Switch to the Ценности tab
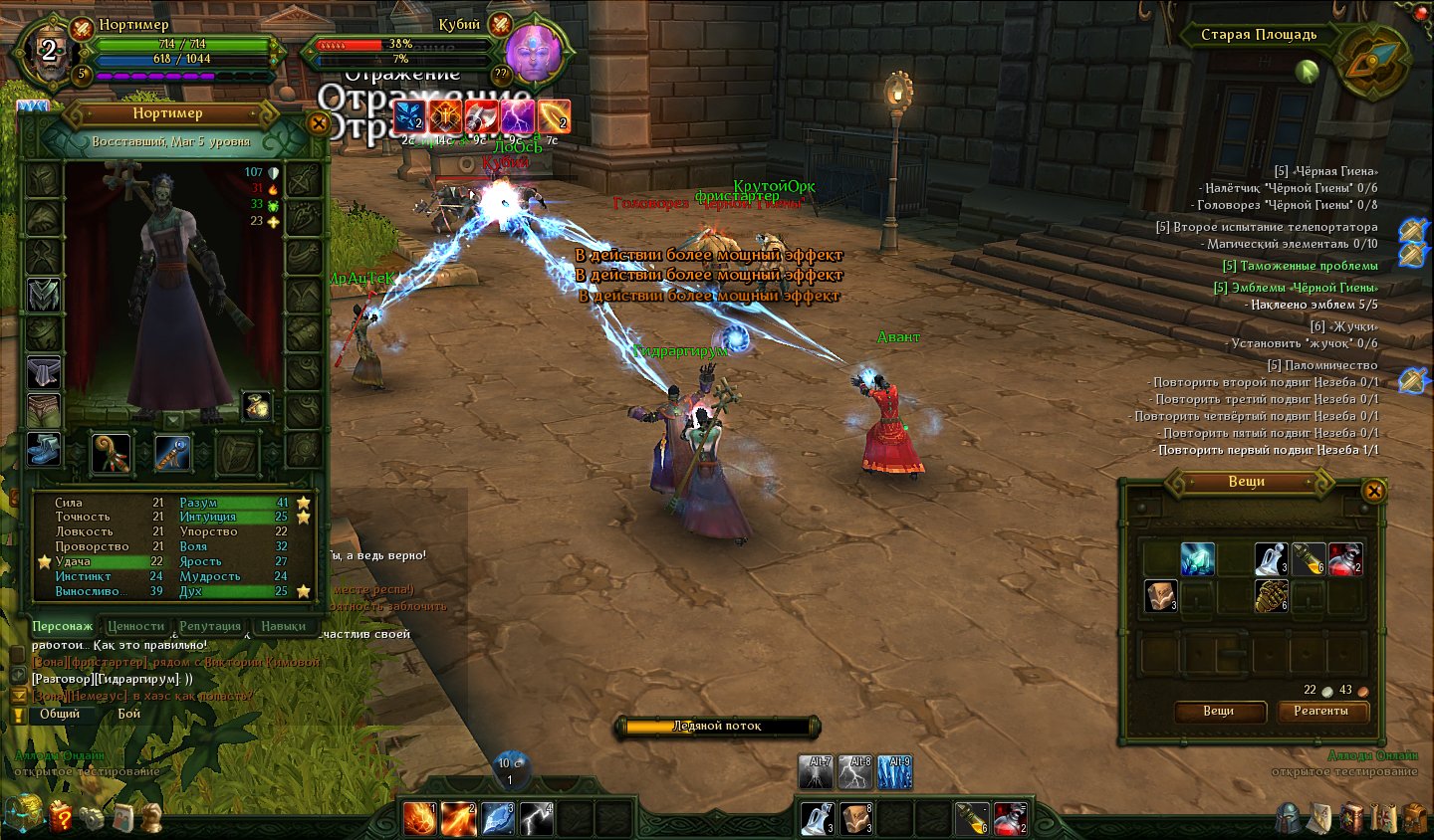Viewport: 1434px width, 840px height. pyautogui.click(x=135, y=626)
